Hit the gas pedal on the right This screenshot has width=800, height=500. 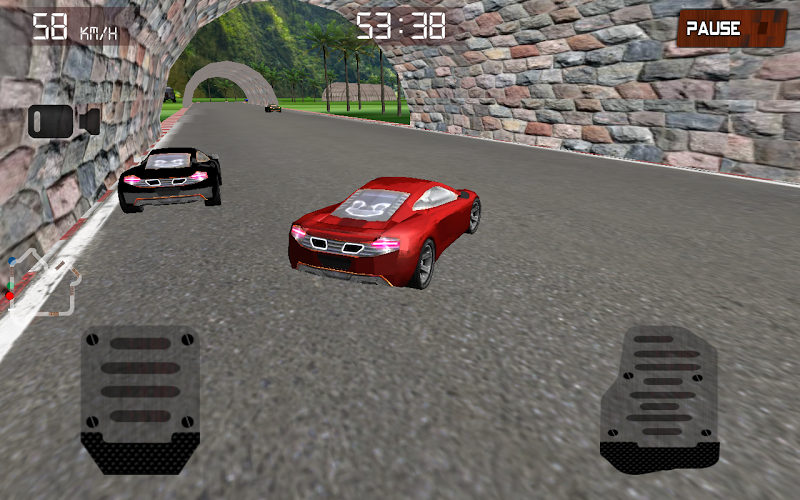[660, 400]
